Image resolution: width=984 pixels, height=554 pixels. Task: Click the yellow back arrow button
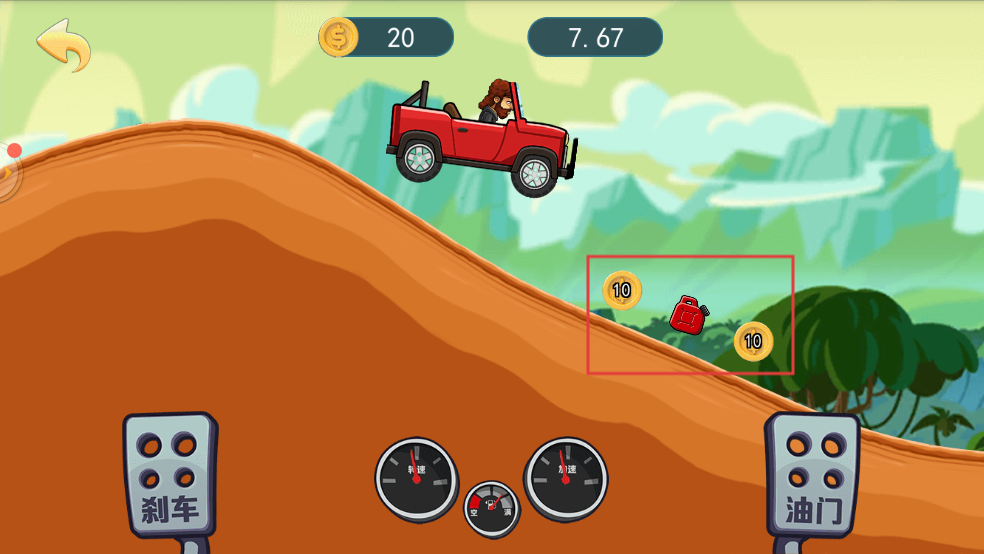point(63,43)
